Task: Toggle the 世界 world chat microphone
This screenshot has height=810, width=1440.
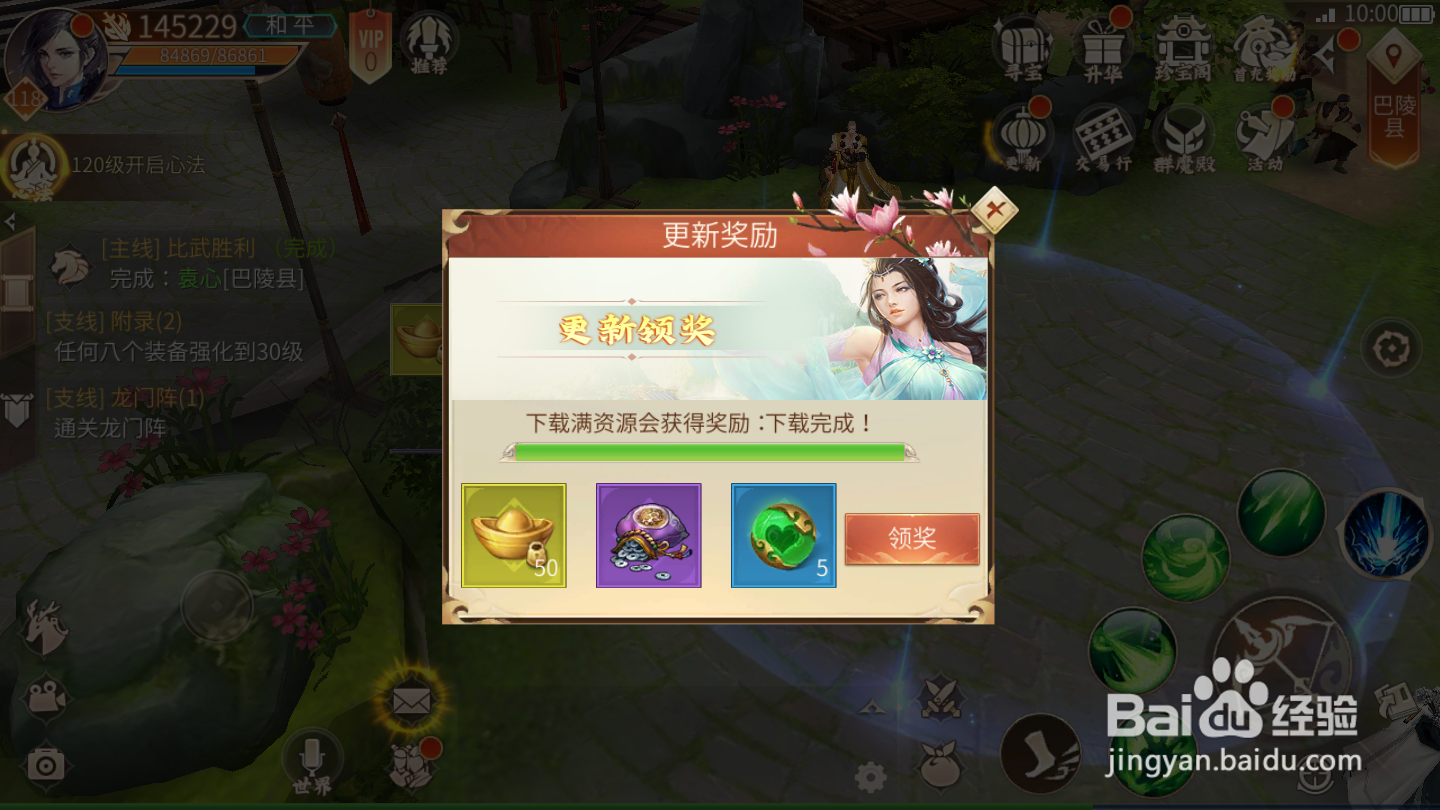Action: point(314,758)
